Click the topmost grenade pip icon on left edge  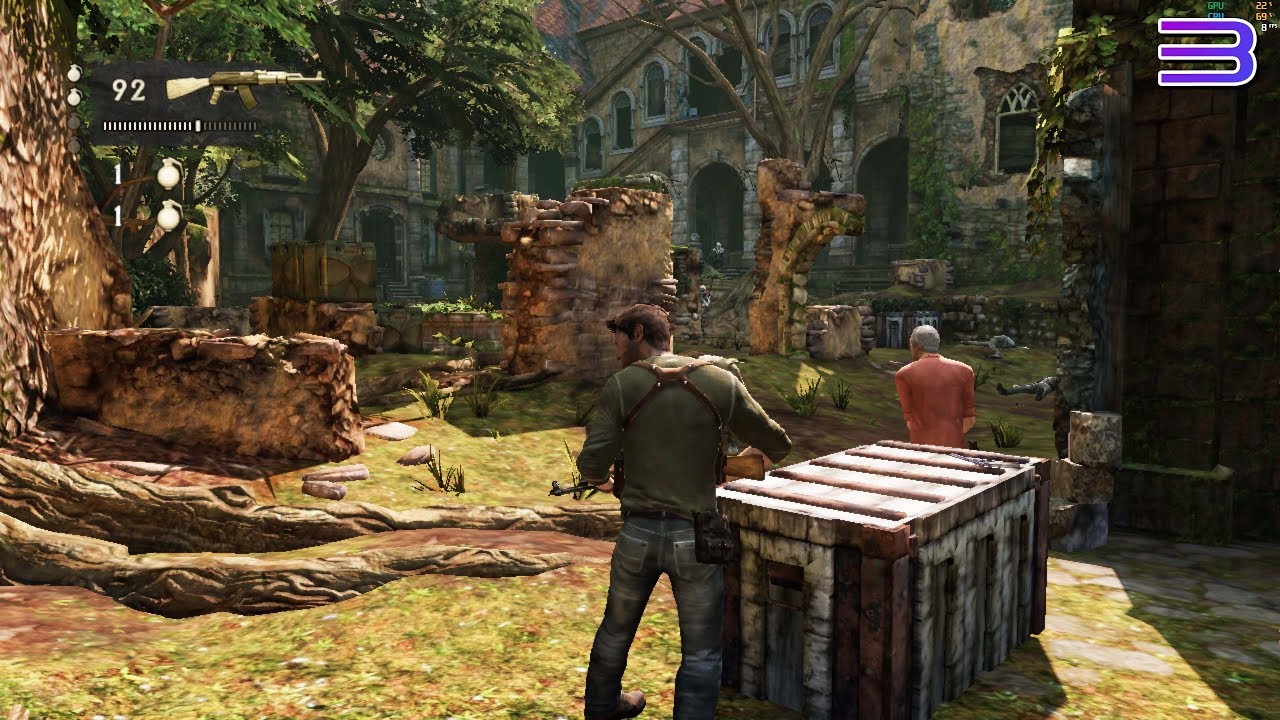tap(74, 76)
